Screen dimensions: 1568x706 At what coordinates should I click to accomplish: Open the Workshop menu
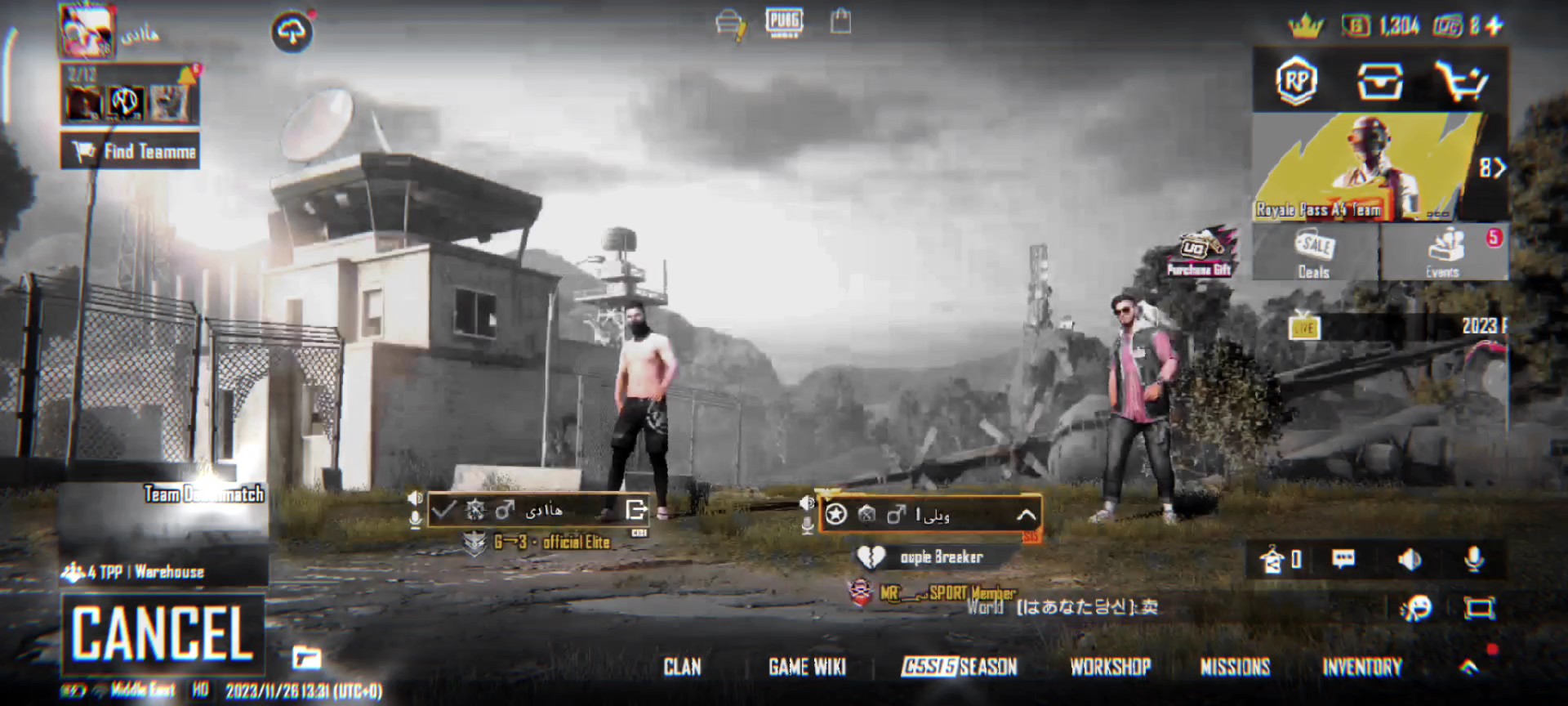click(1110, 668)
